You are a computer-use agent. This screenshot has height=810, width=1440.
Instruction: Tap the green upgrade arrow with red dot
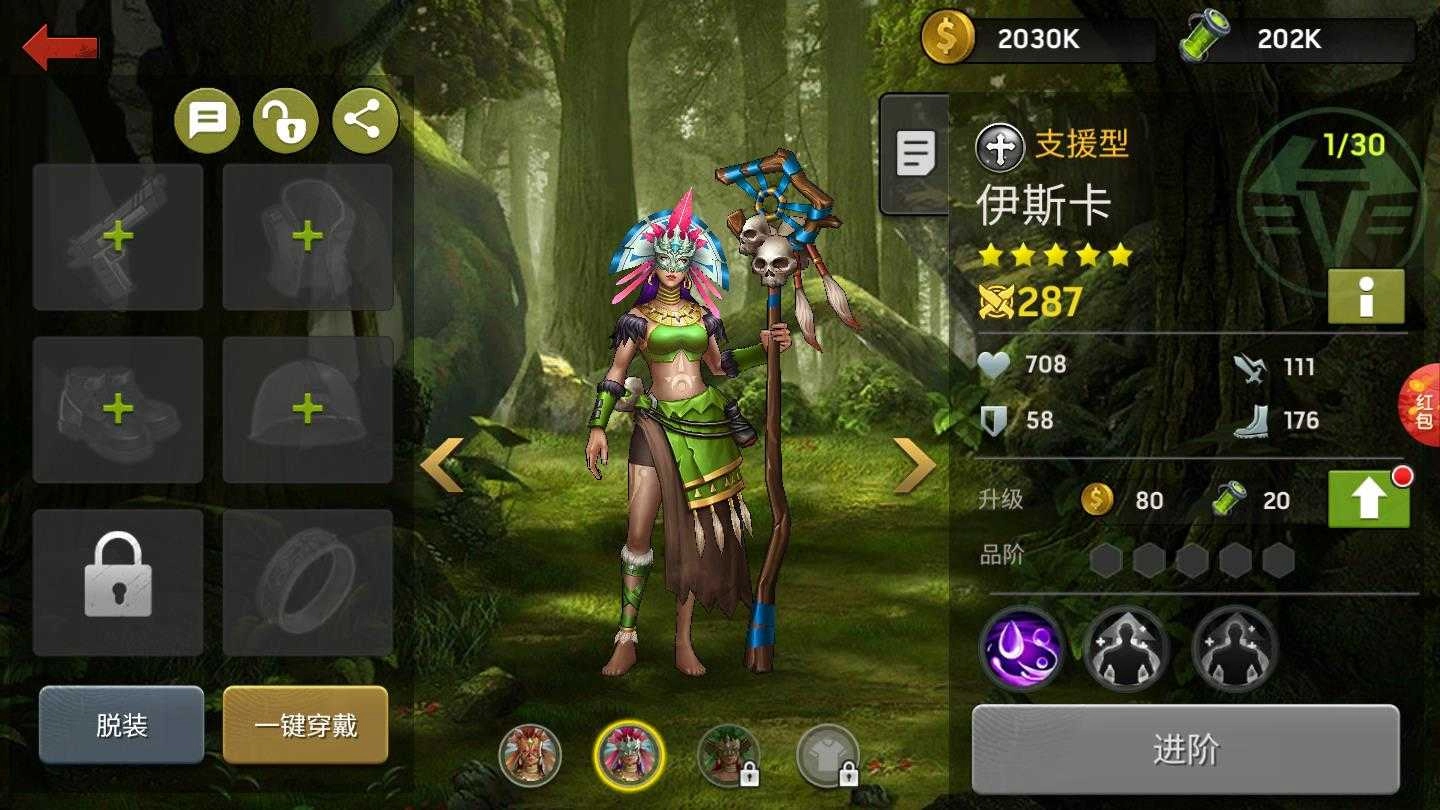click(x=1367, y=499)
